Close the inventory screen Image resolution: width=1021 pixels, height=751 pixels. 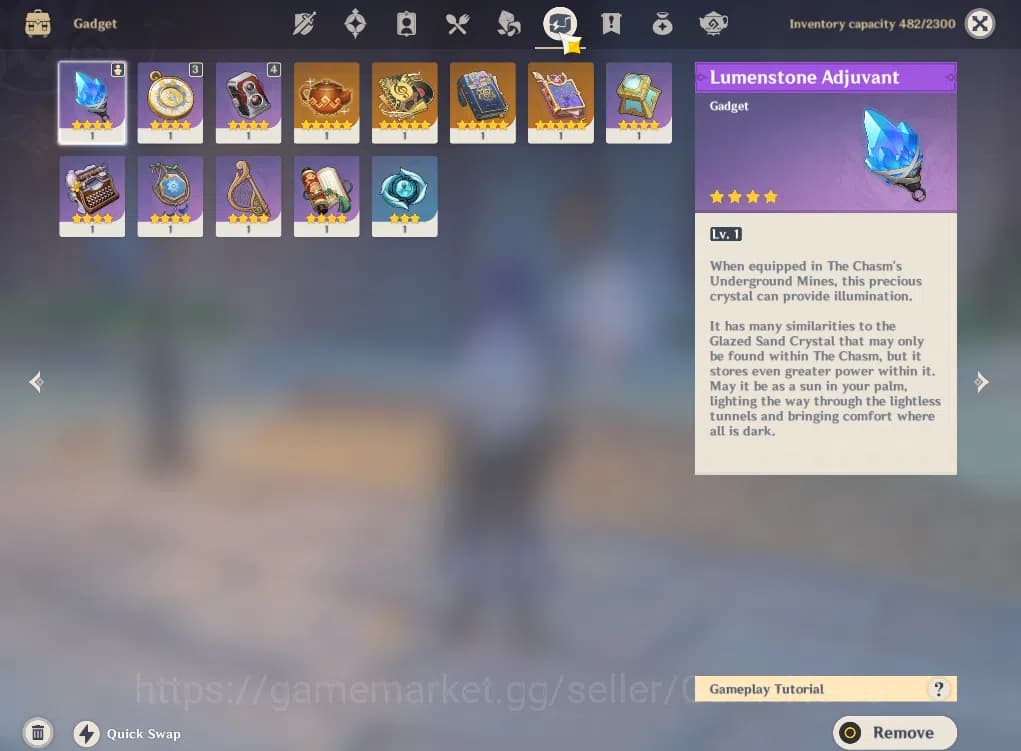(980, 23)
